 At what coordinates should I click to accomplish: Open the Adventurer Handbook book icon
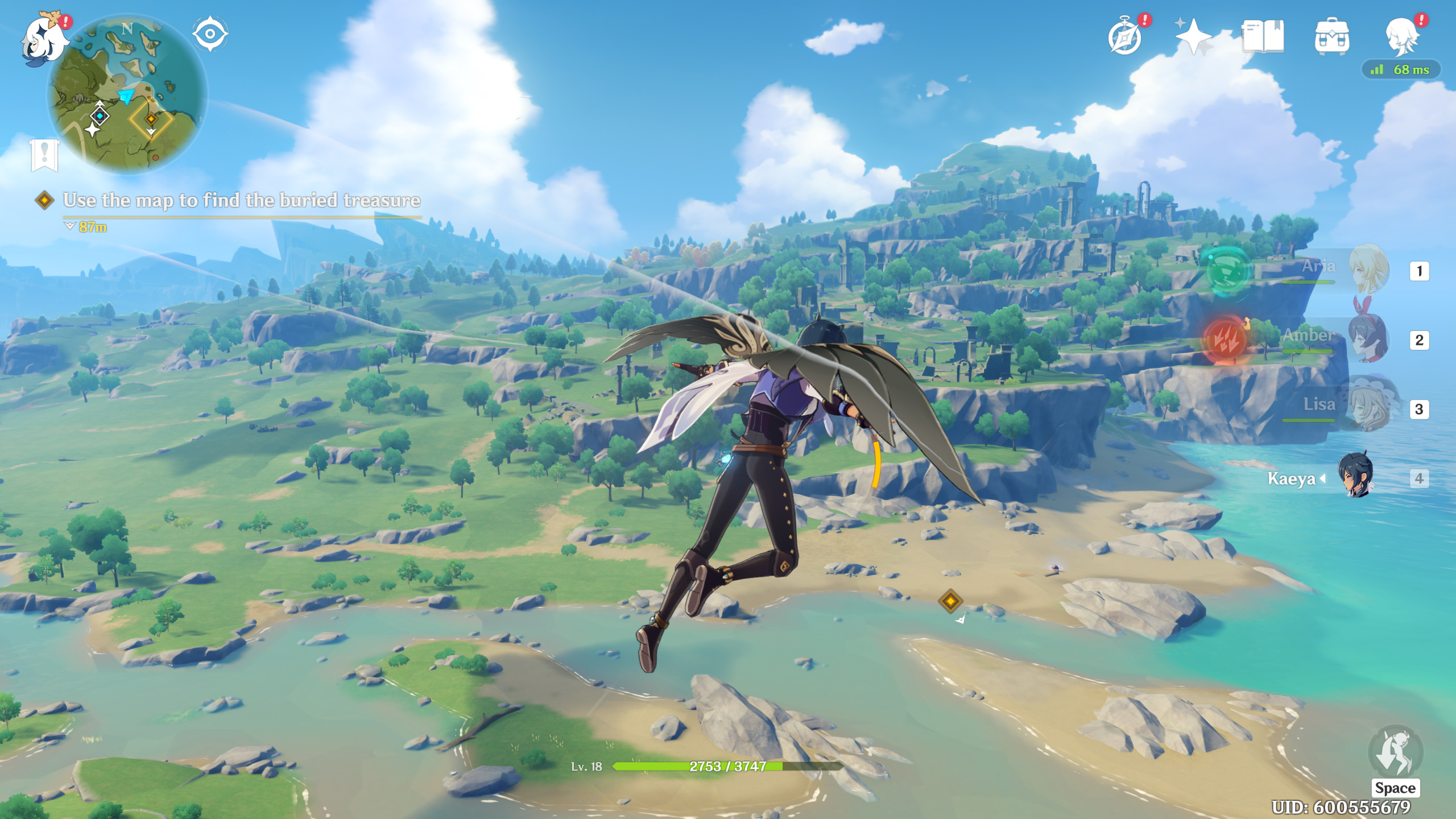click(1263, 36)
